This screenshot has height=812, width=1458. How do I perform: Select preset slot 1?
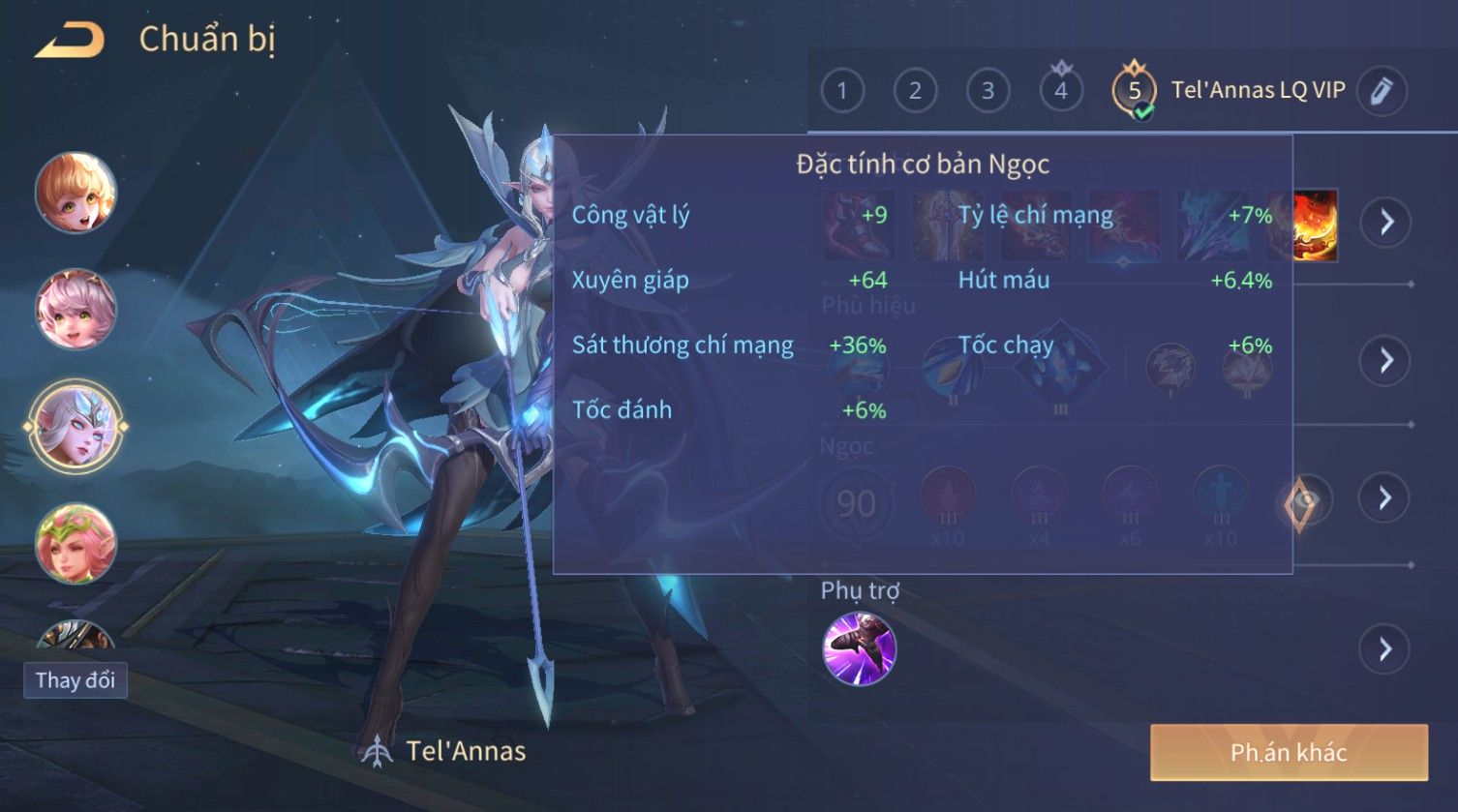(x=841, y=91)
